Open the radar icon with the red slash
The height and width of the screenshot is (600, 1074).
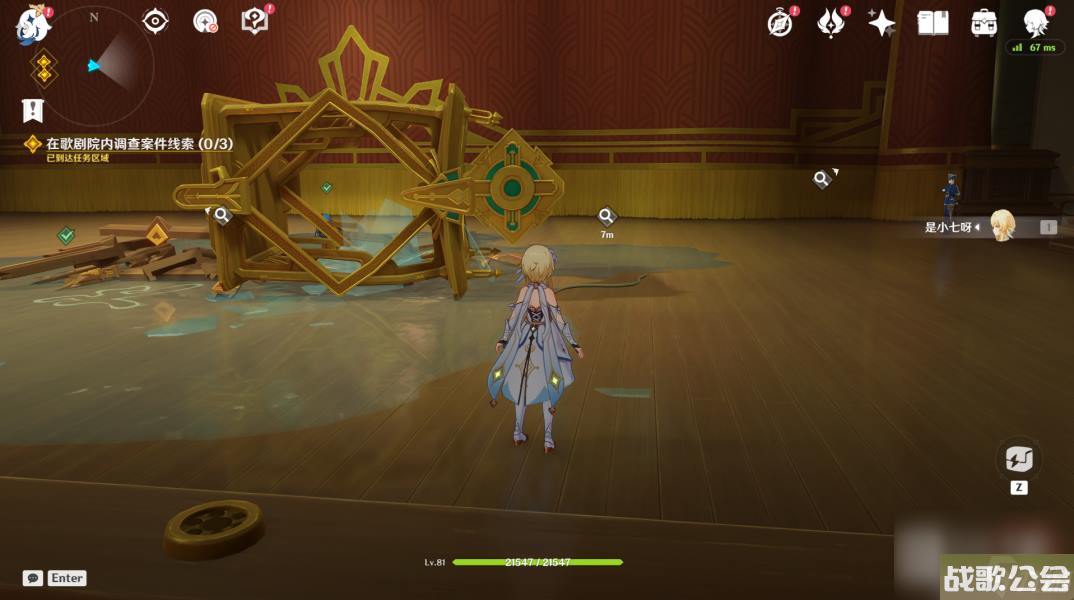click(205, 21)
